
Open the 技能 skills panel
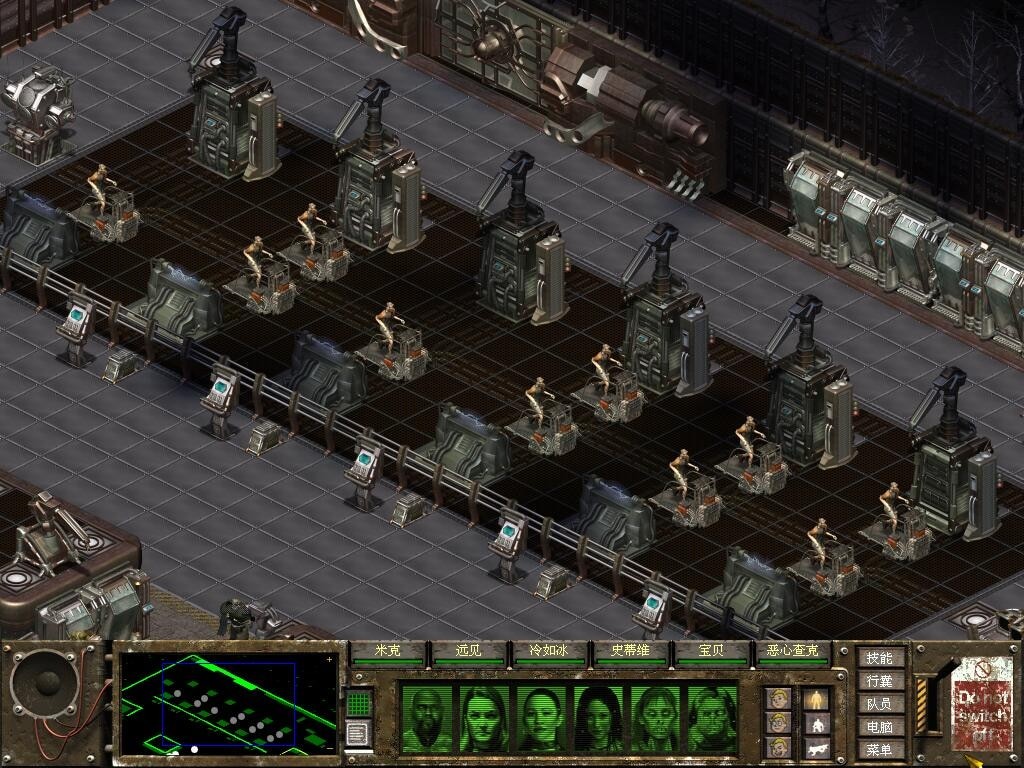coord(879,658)
